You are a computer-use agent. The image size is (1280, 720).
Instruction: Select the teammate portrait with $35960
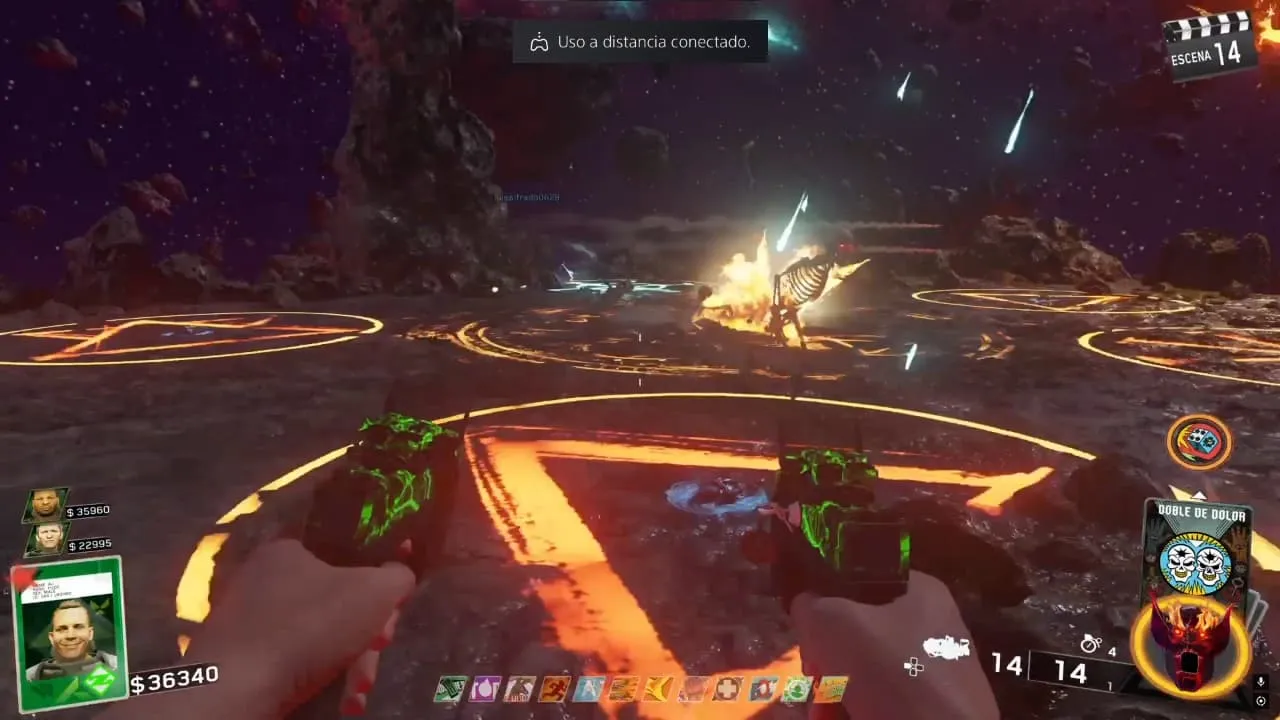[x=44, y=505]
